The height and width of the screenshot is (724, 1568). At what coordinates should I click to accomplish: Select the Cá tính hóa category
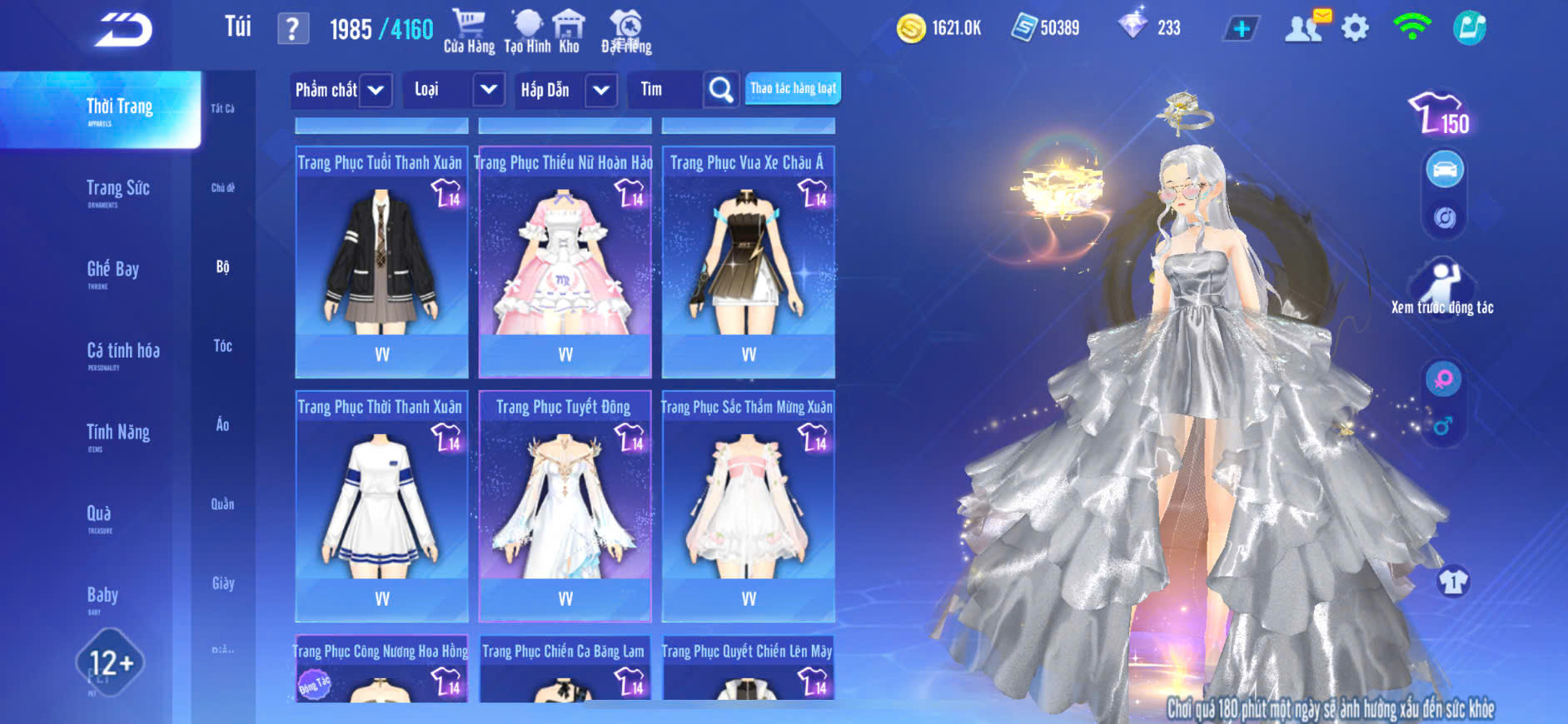[x=123, y=352]
